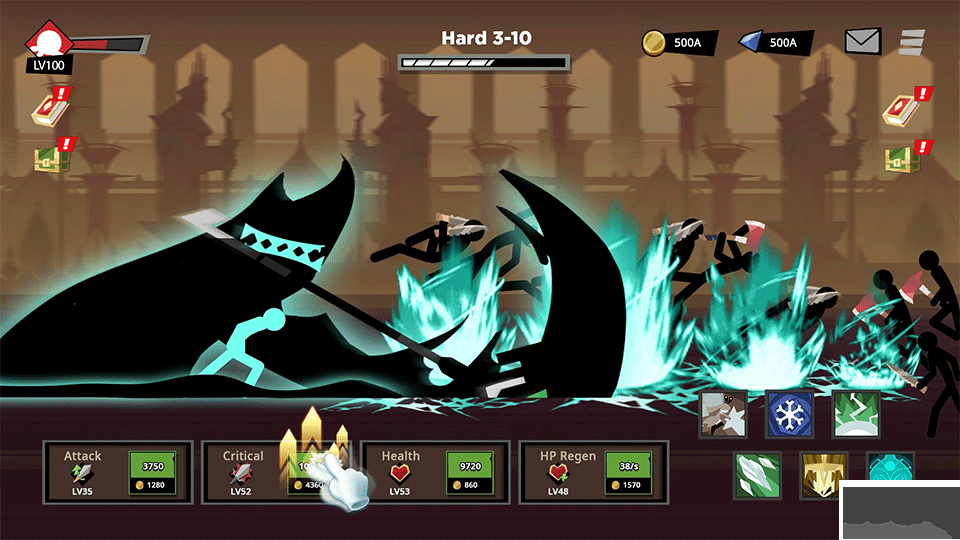The width and height of the screenshot is (960, 540).
Task: Trigger the green lightning burst skill
Action: tap(855, 413)
